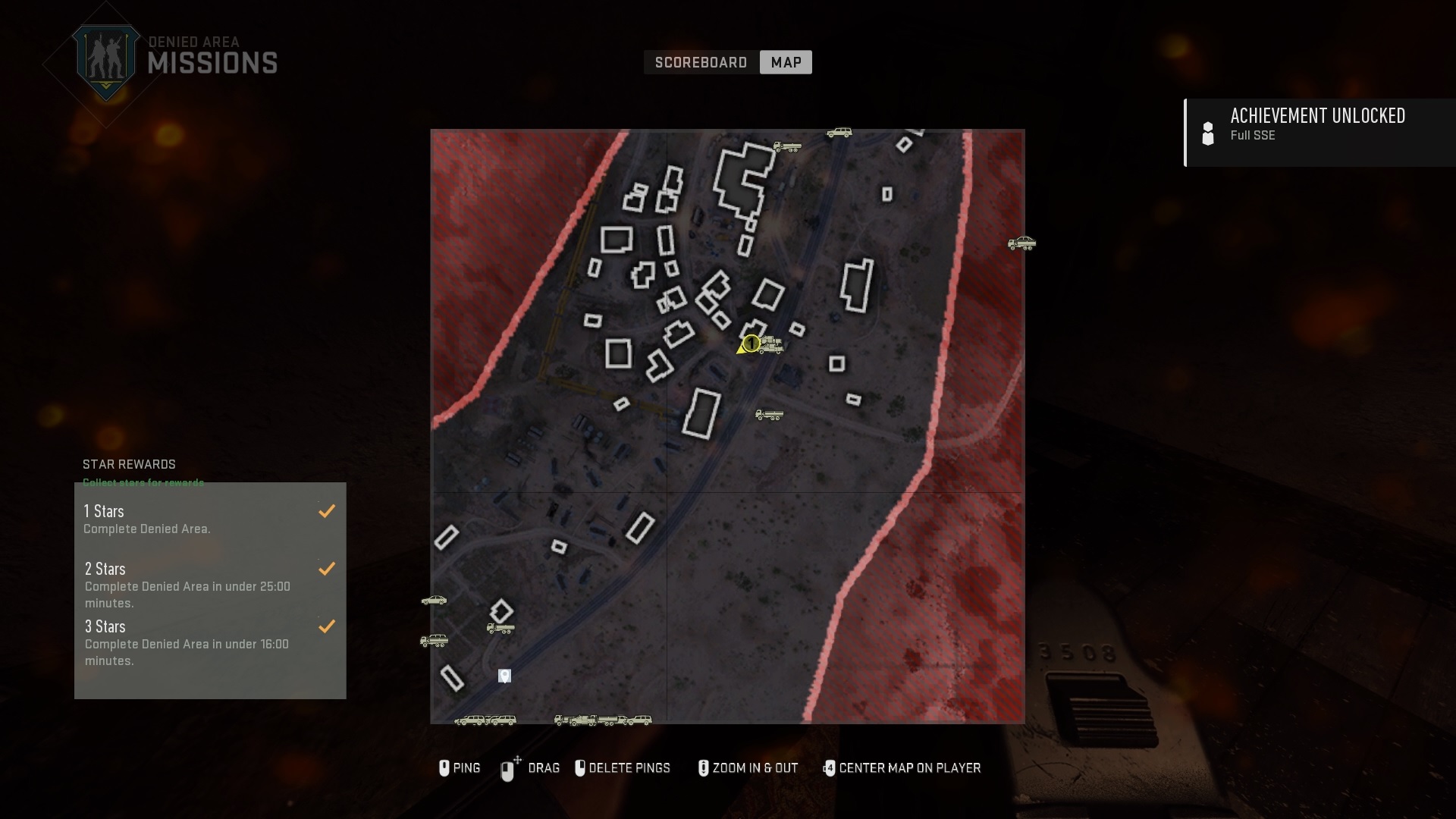Click the waypoint pin icon near the bottom road
Screen dimensions: 1456x819
point(504,676)
